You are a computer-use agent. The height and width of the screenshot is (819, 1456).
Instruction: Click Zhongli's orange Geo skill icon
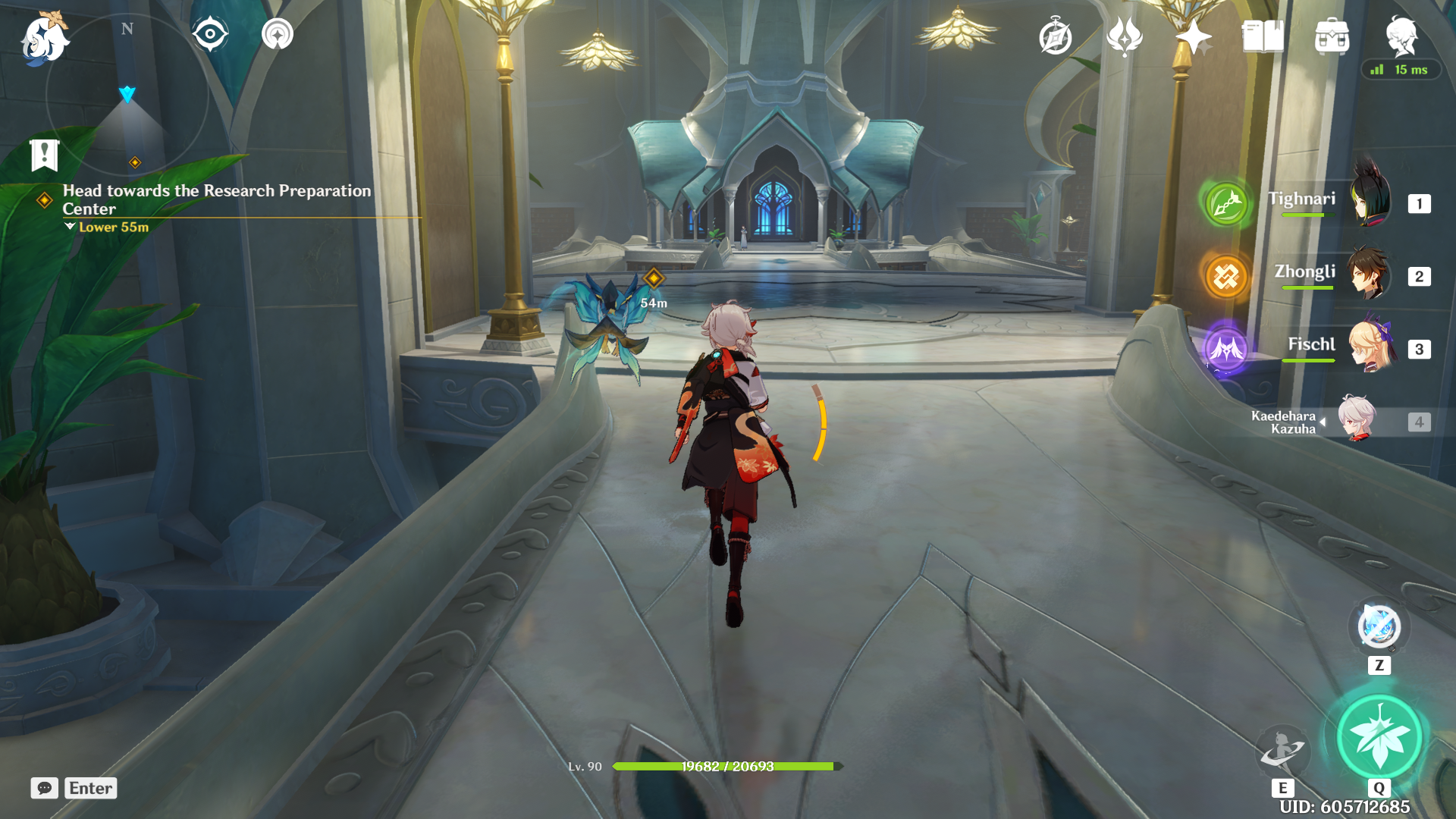point(1225,277)
